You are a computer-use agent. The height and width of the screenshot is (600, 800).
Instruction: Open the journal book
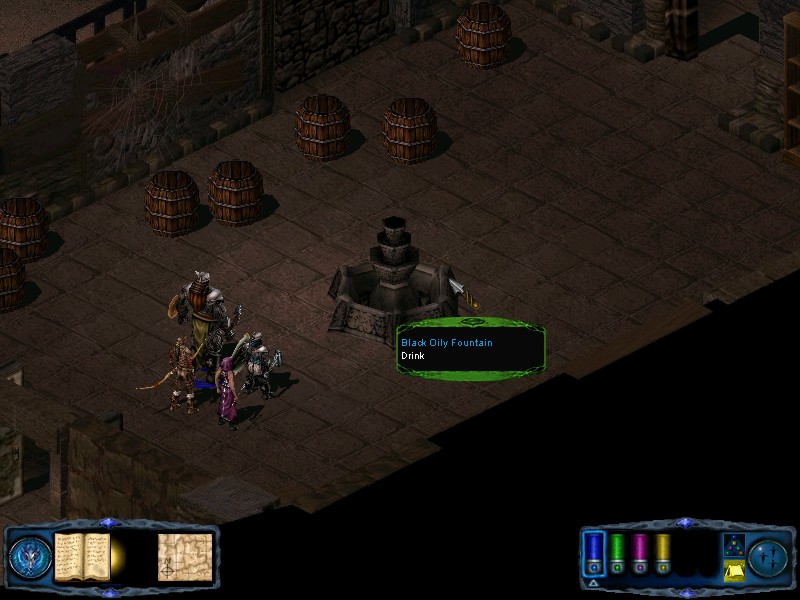(x=80, y=556)
